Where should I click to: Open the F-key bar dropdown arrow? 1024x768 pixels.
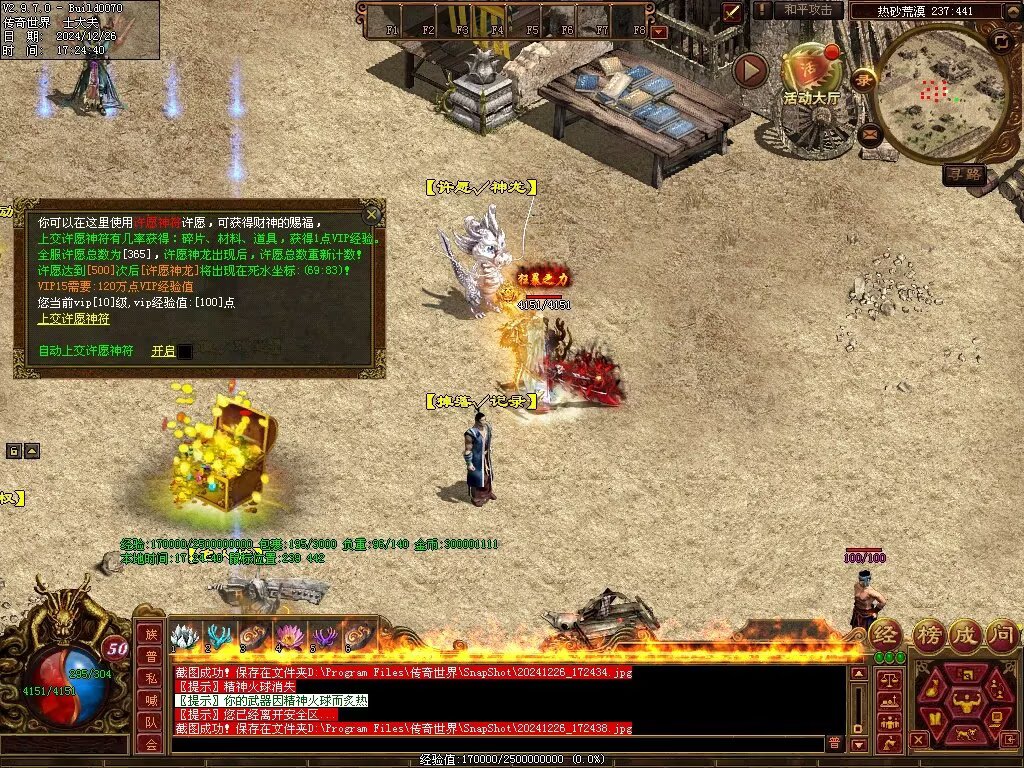pos(658,32)
